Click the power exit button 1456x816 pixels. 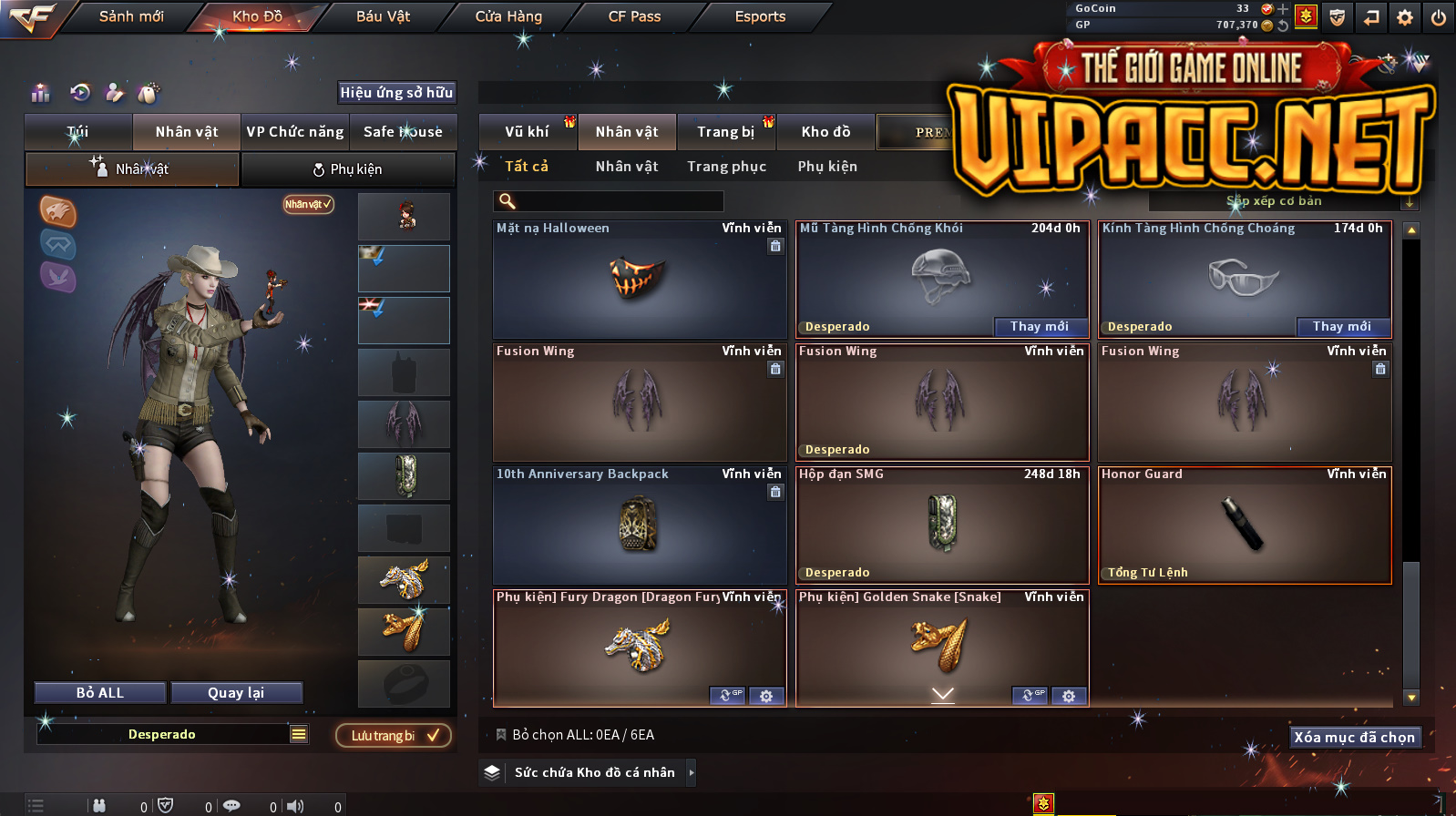[1439, 17]
